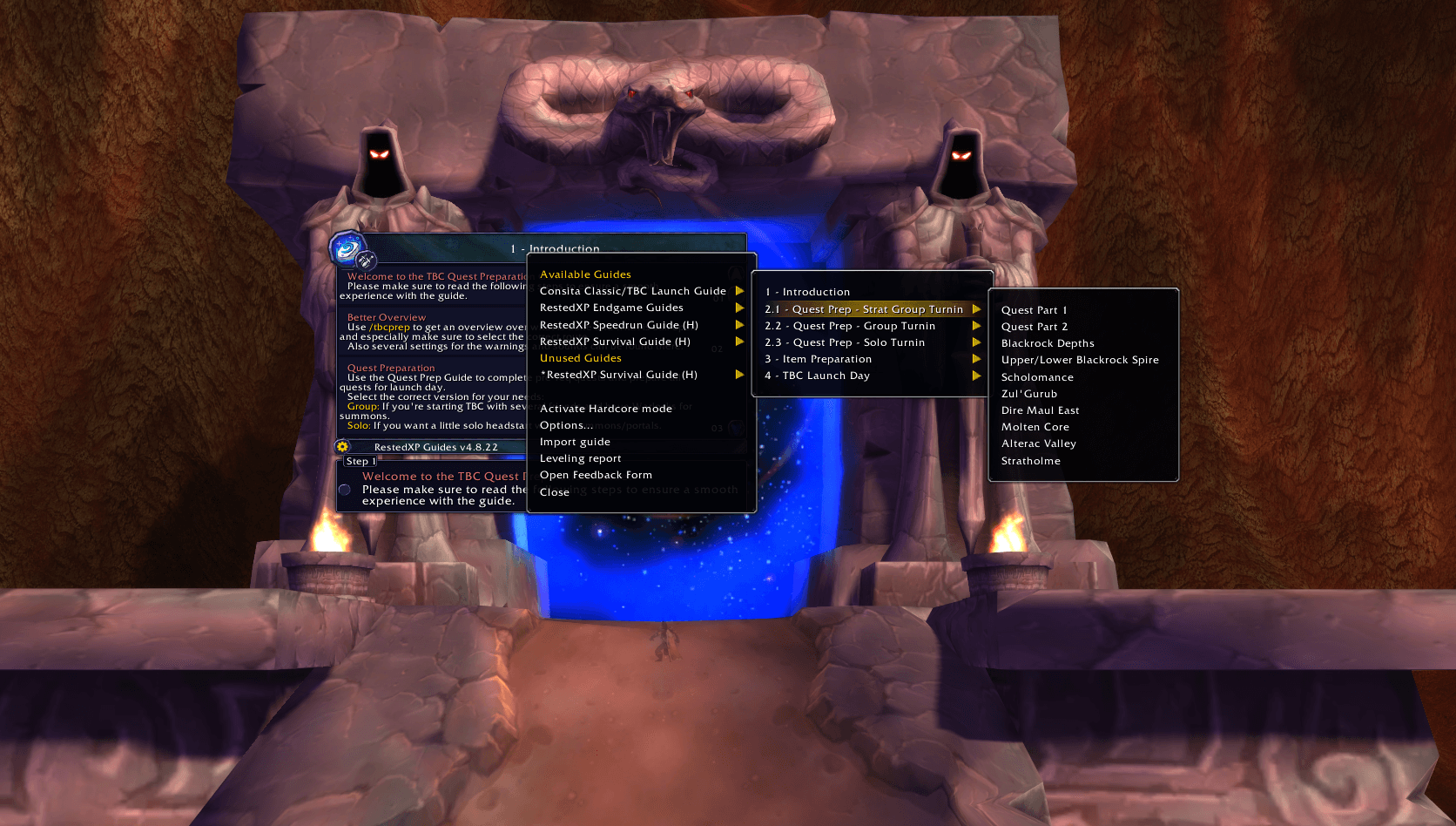The height and width of the screenshot is (826, 1456).
Task: Click the yellow arrow beside 4 - TBC Launch Day
Action: (976, 376)
